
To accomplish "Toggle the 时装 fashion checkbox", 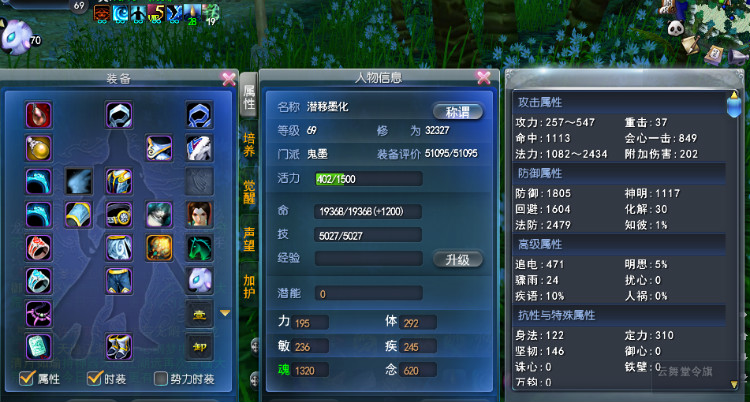I will tap(94, 379).
